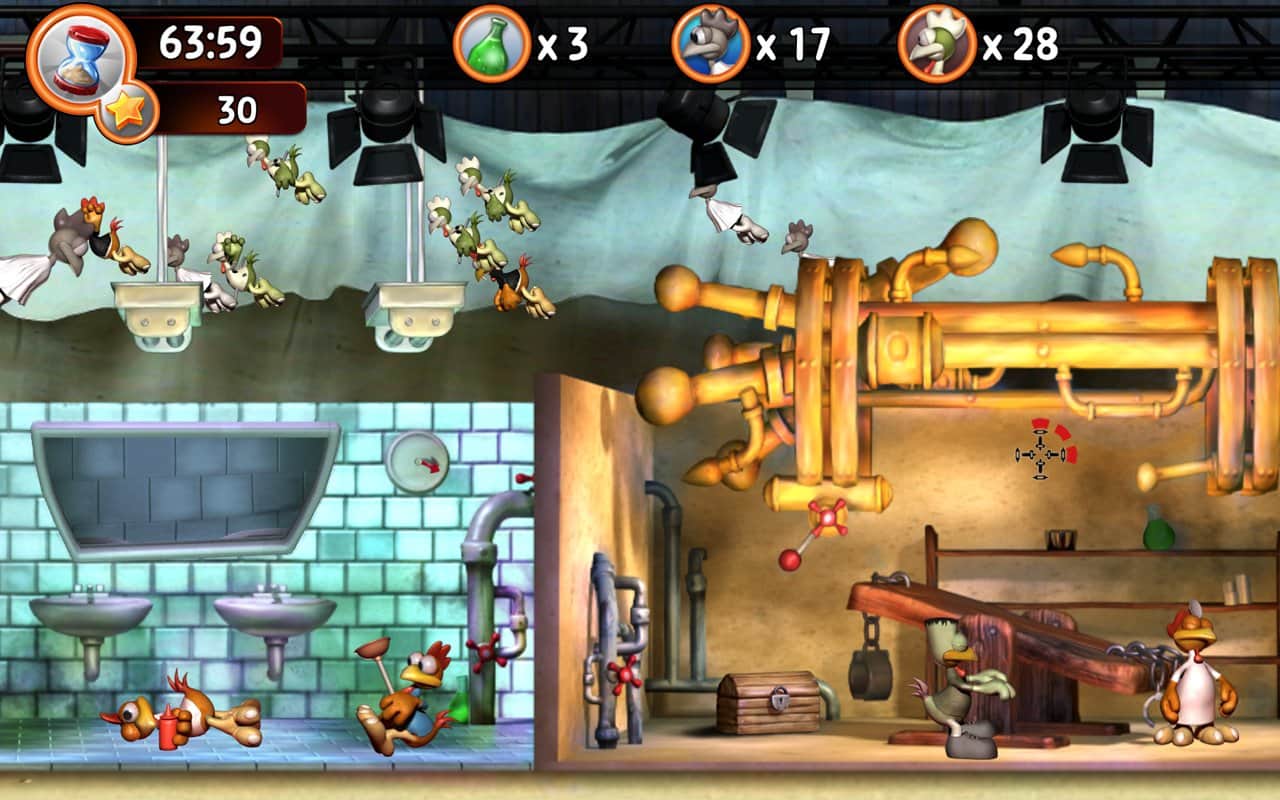Select the green potion flask icon

tap(491, 44)
